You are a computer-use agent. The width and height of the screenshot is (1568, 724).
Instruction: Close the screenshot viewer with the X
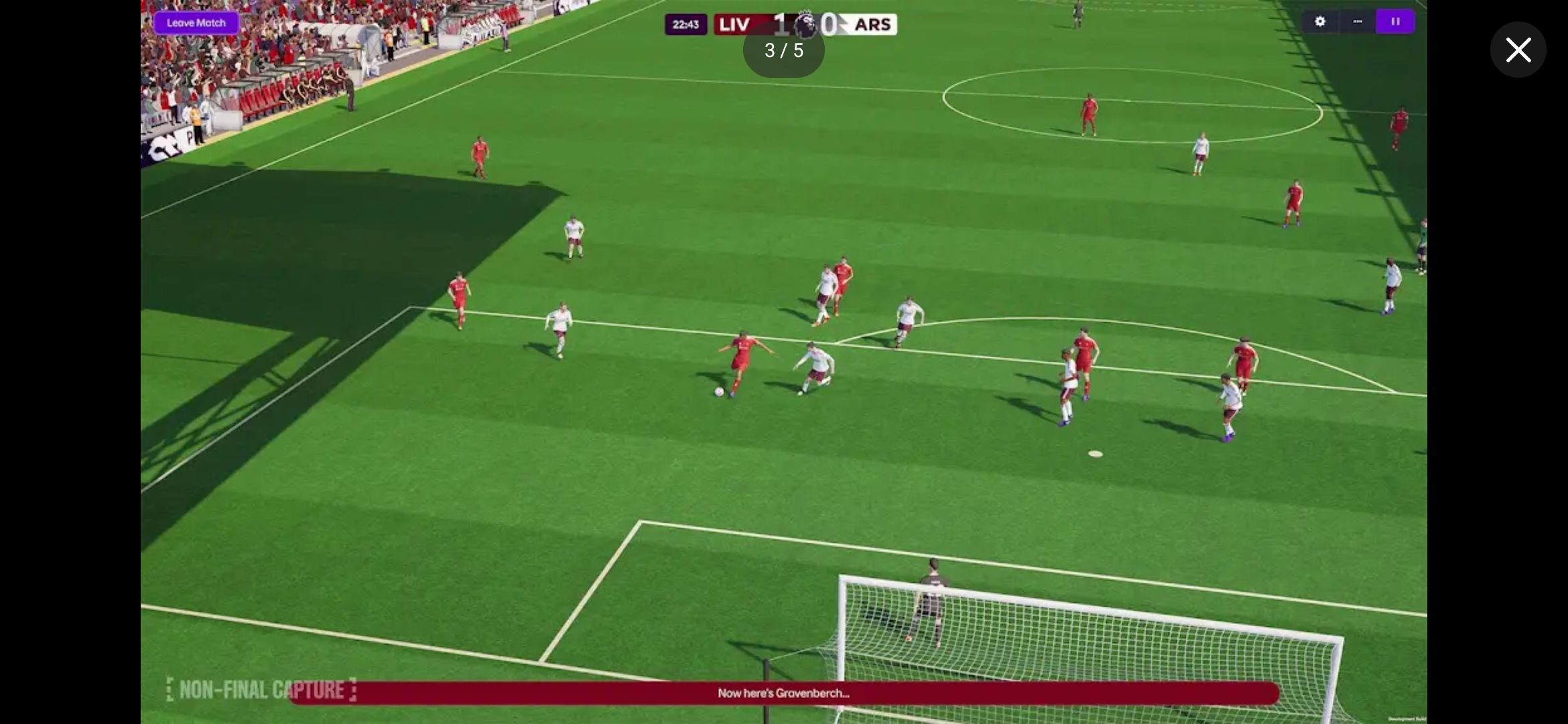point(1518,50)
